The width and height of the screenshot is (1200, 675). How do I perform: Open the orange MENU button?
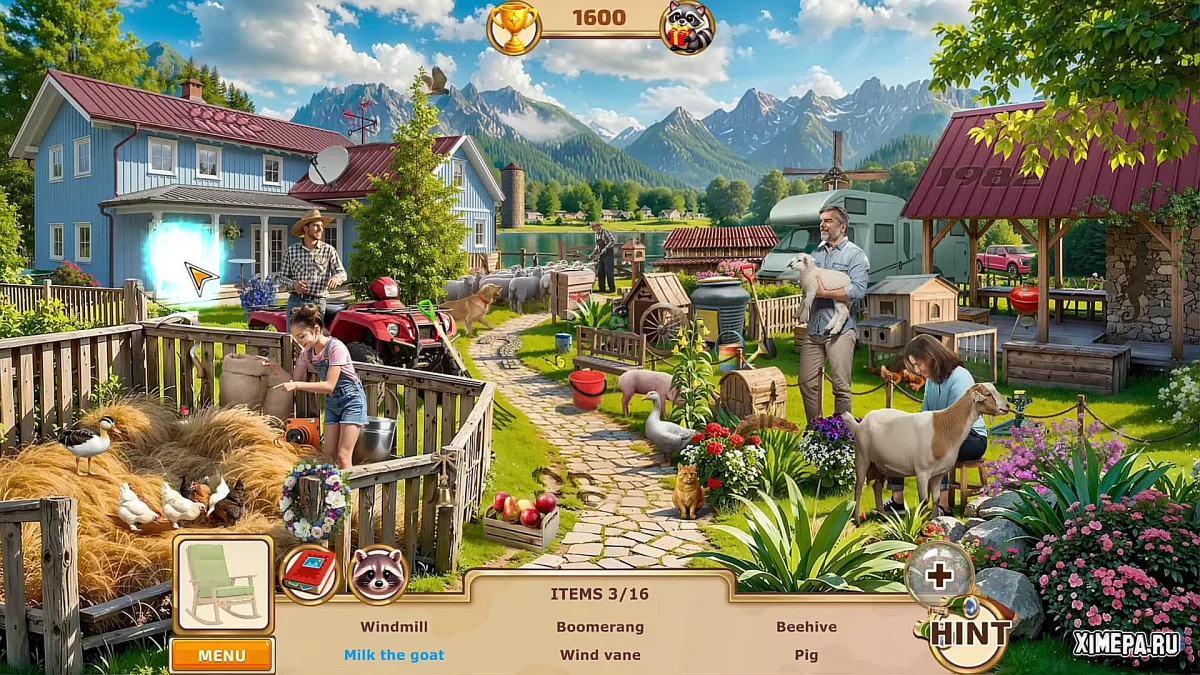coord(221,656)
